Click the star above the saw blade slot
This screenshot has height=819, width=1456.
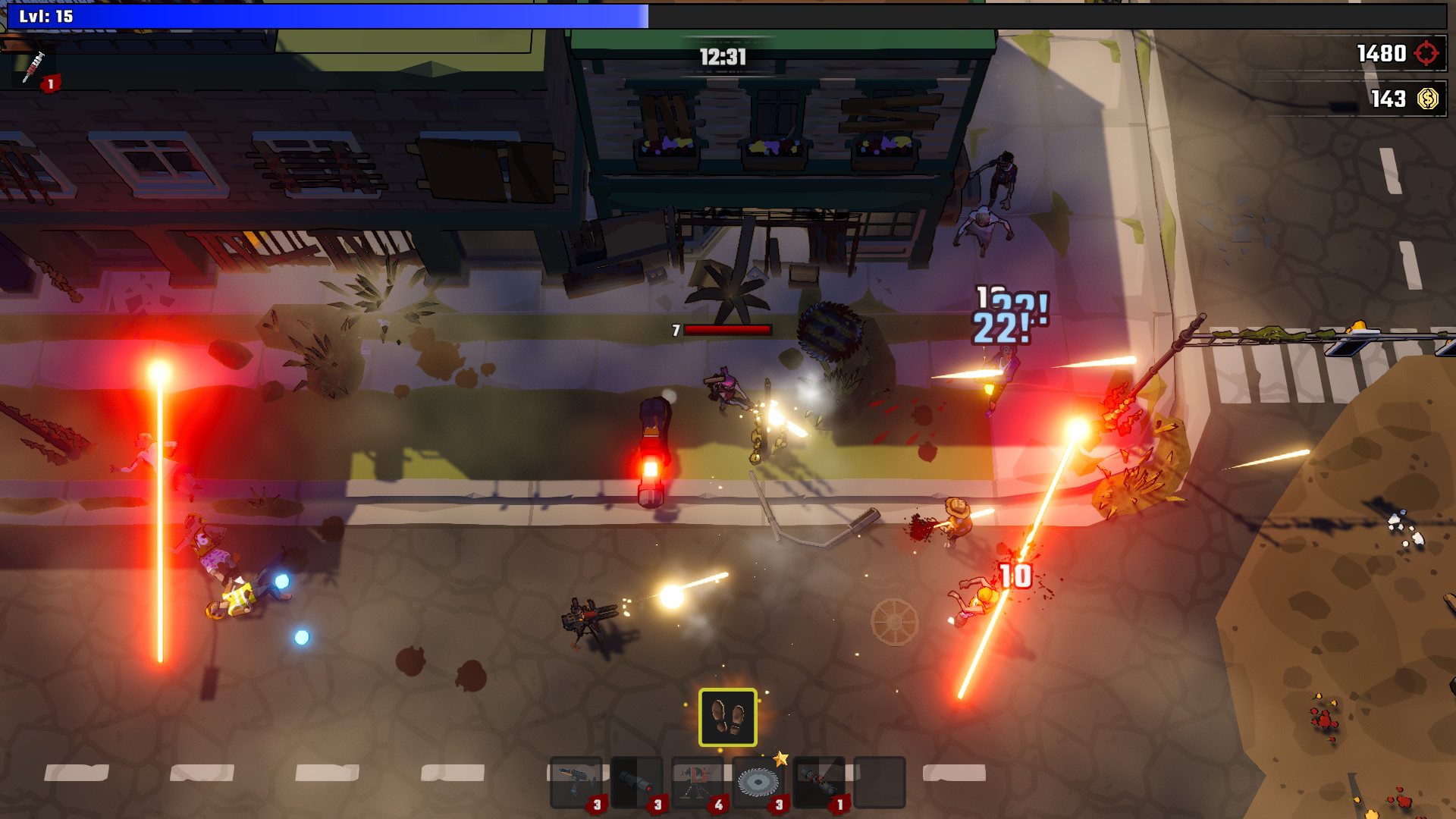[781, 758]
